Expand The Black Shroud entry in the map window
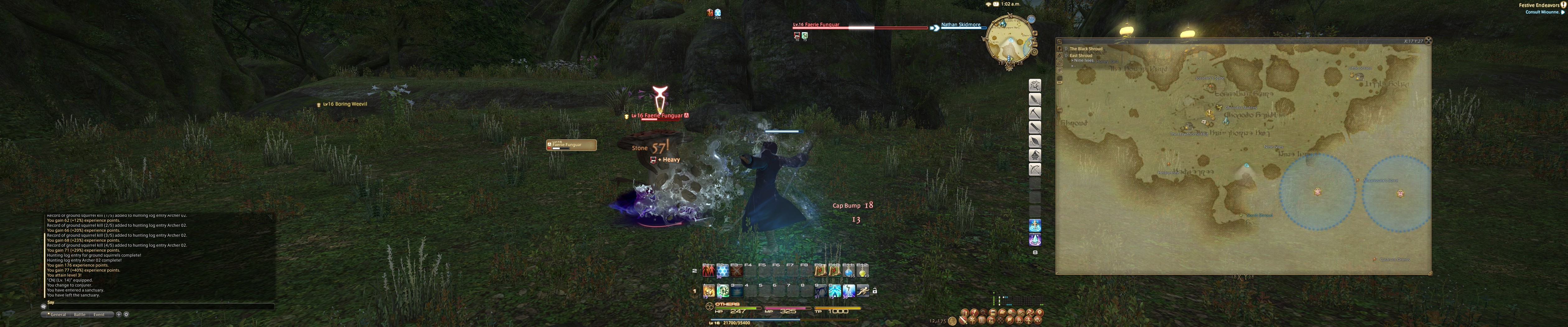The image size is (1568, 327). click(x=1066, y=49)
